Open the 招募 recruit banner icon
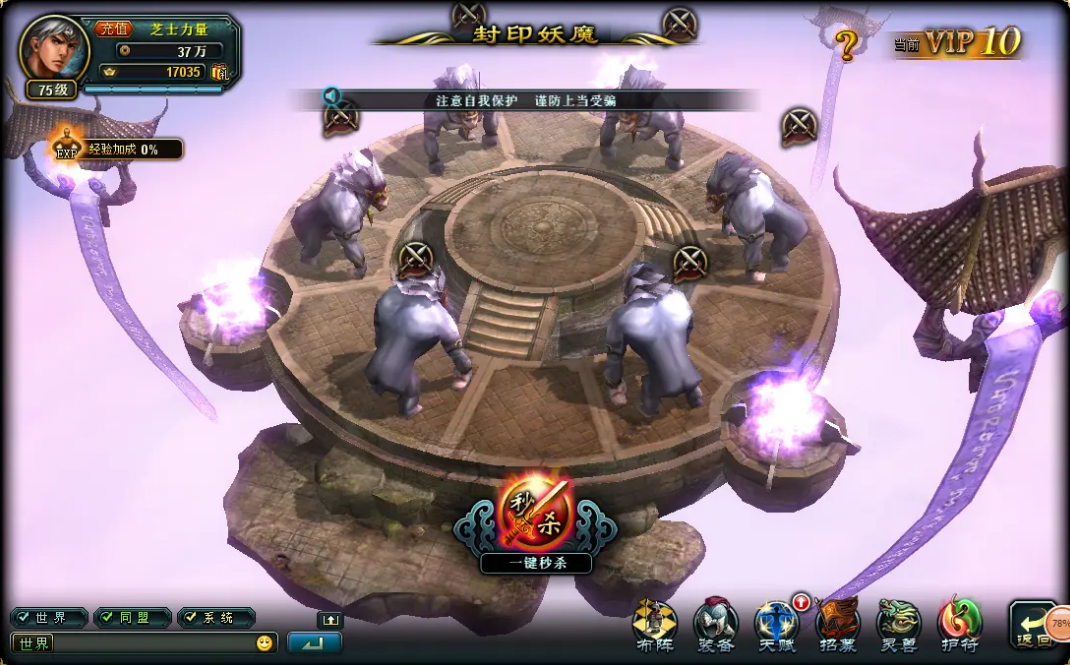 point(837,623)
